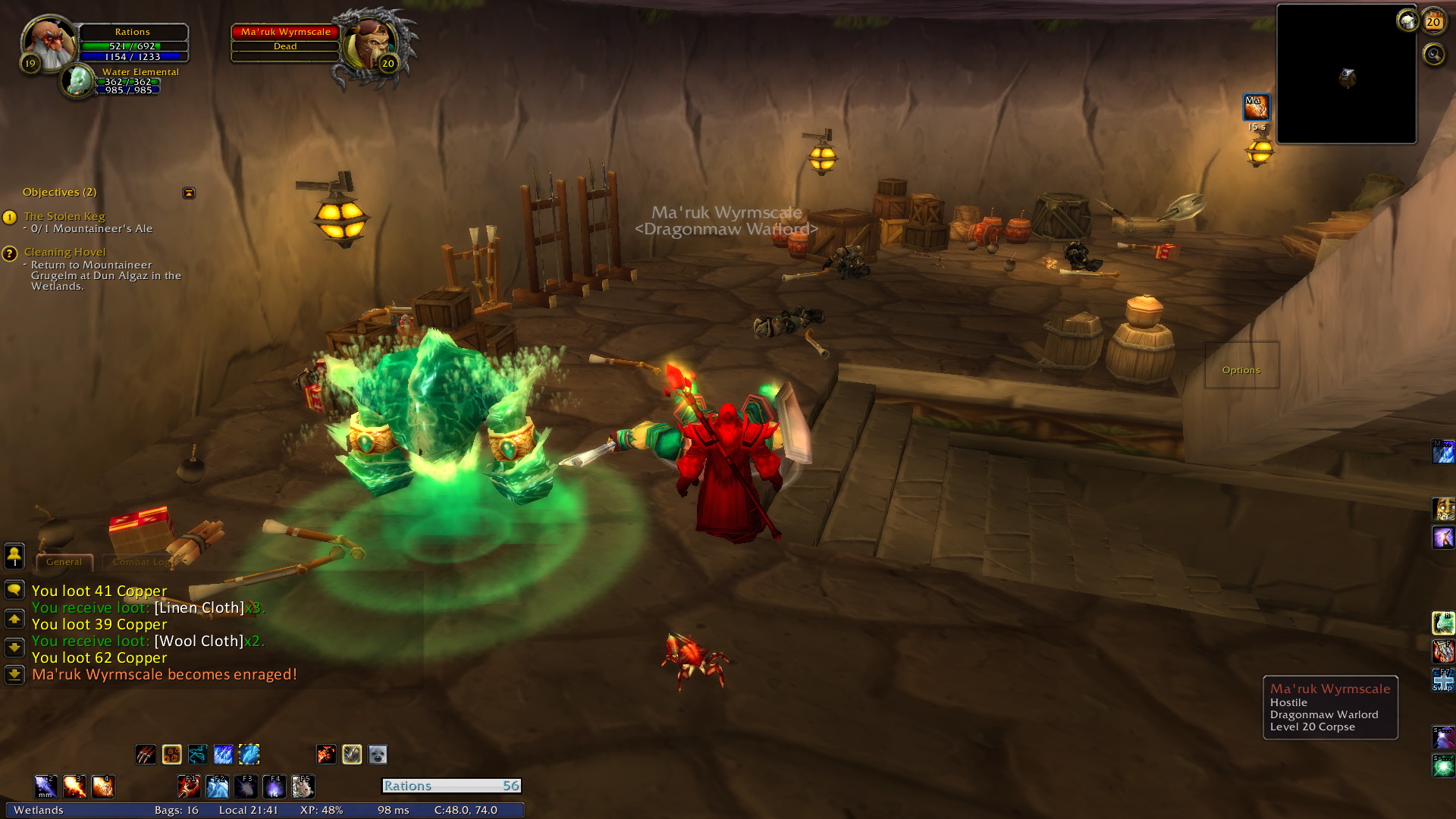The image size is (1456, 819).
Task: Open the minimap
Action: pyautogui.click(x=1346, y=74)
